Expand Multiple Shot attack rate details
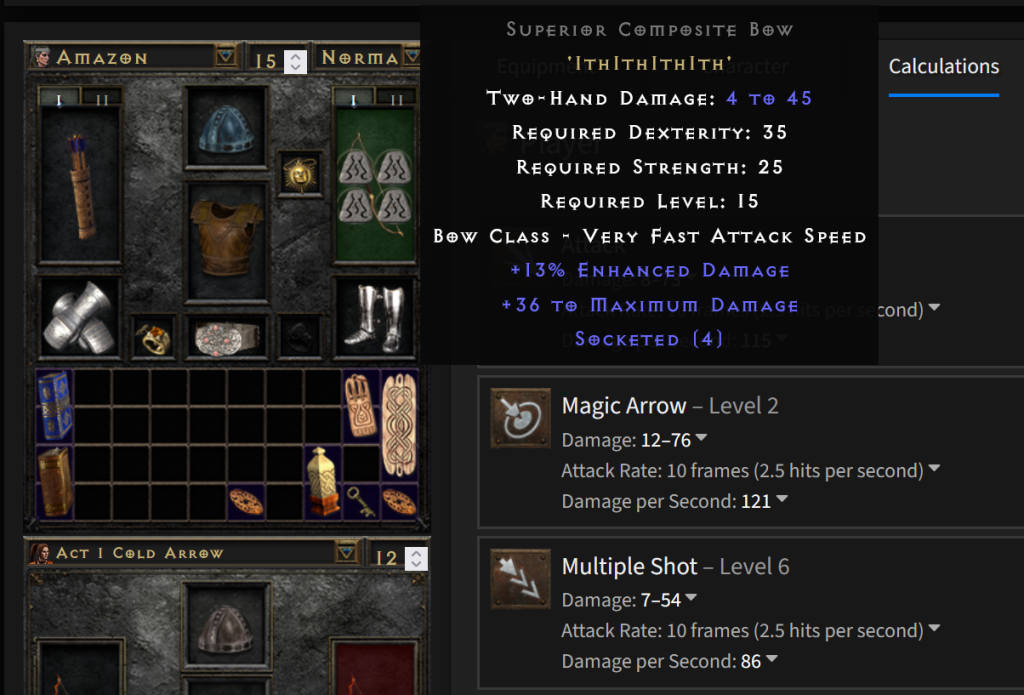Image resolution: width=1024 pixels, height=695 pixels. 934,630
